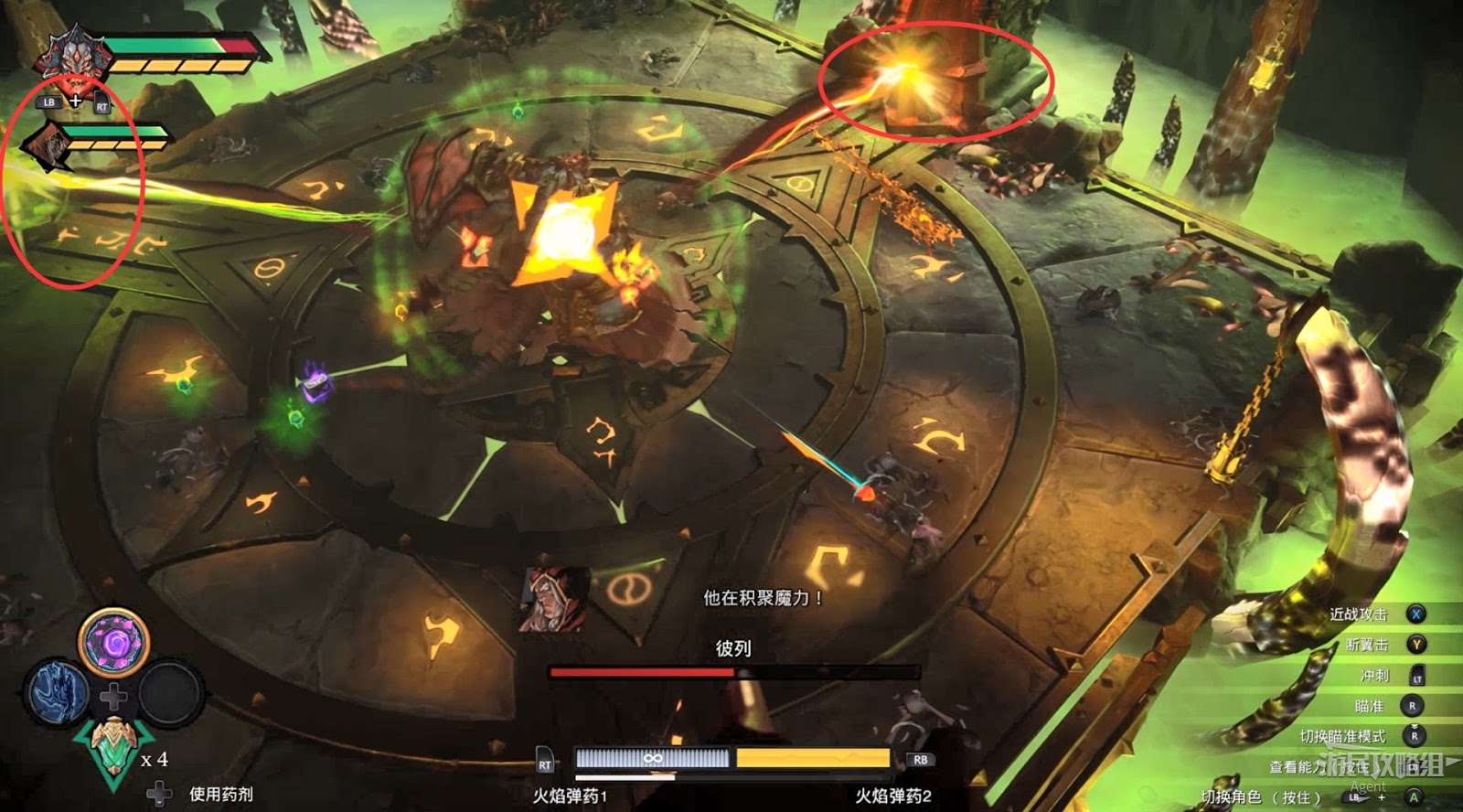
Task: Select the purple vortex orb ability
Action: pyautogui.click(x=114, y=640)
